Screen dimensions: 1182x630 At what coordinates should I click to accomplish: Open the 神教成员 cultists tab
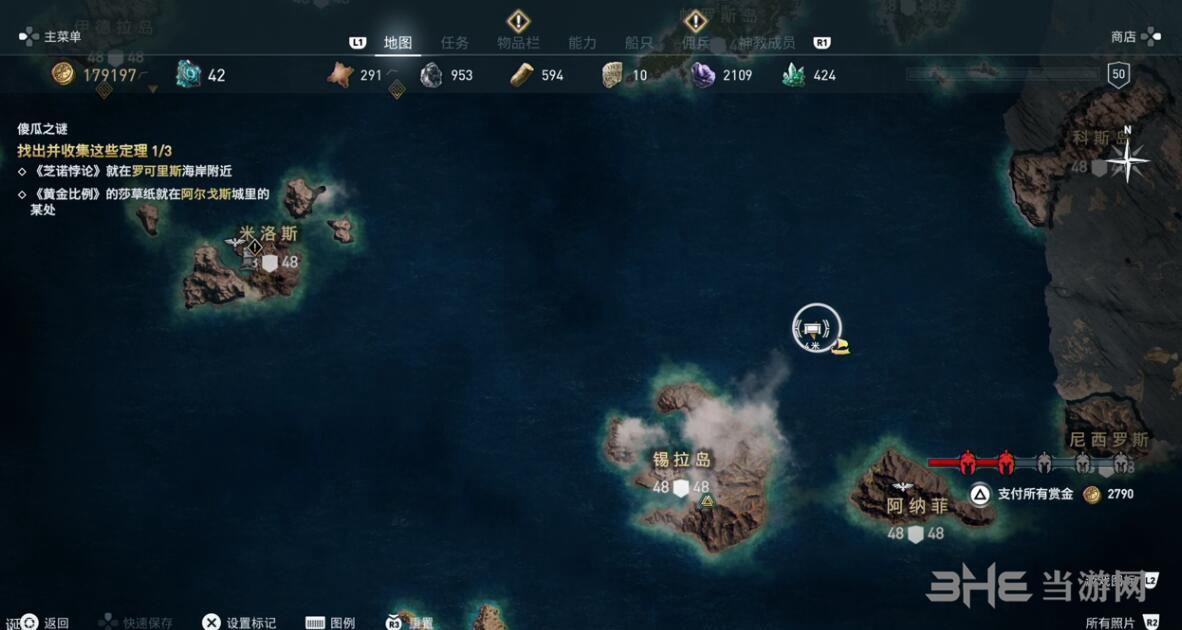tap(766, 43)
